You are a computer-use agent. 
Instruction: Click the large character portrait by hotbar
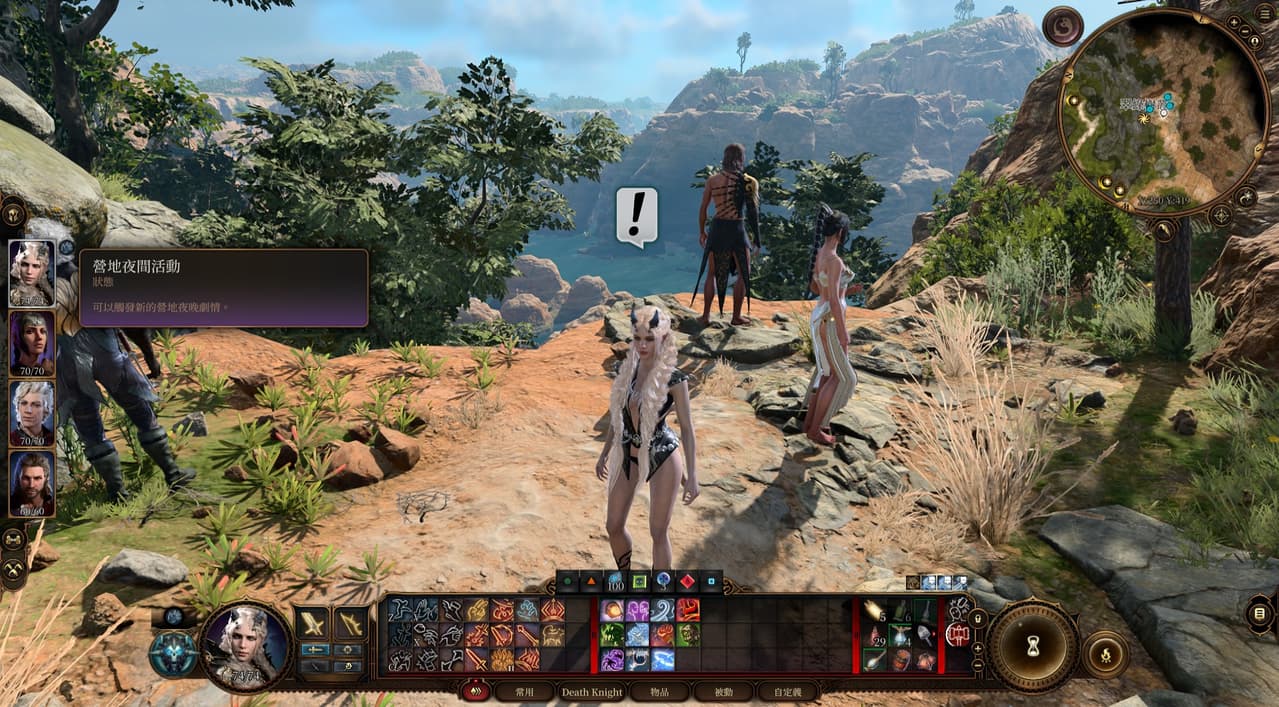(246, 646)
